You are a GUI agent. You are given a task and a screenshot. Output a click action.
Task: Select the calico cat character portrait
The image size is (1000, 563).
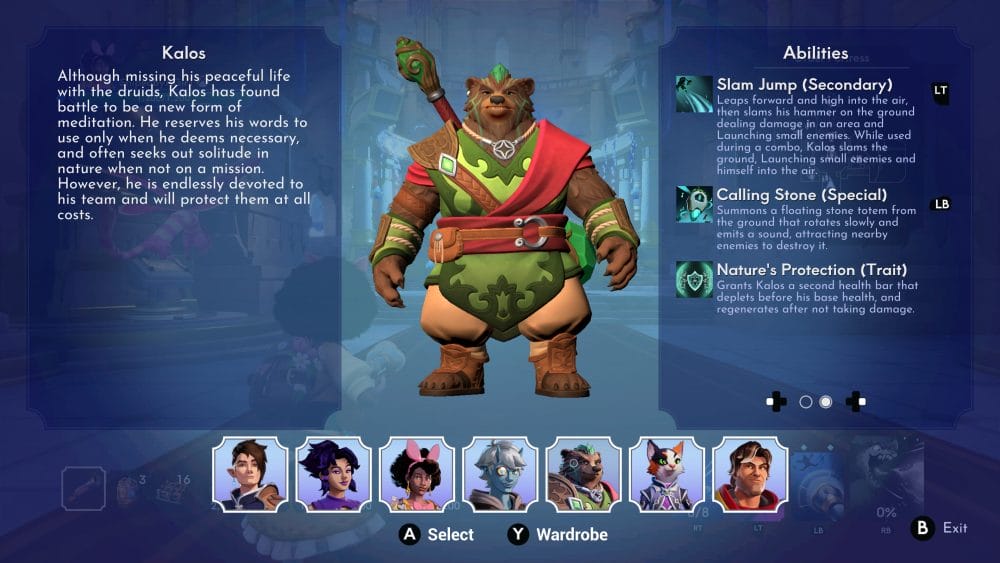point(666,474)
